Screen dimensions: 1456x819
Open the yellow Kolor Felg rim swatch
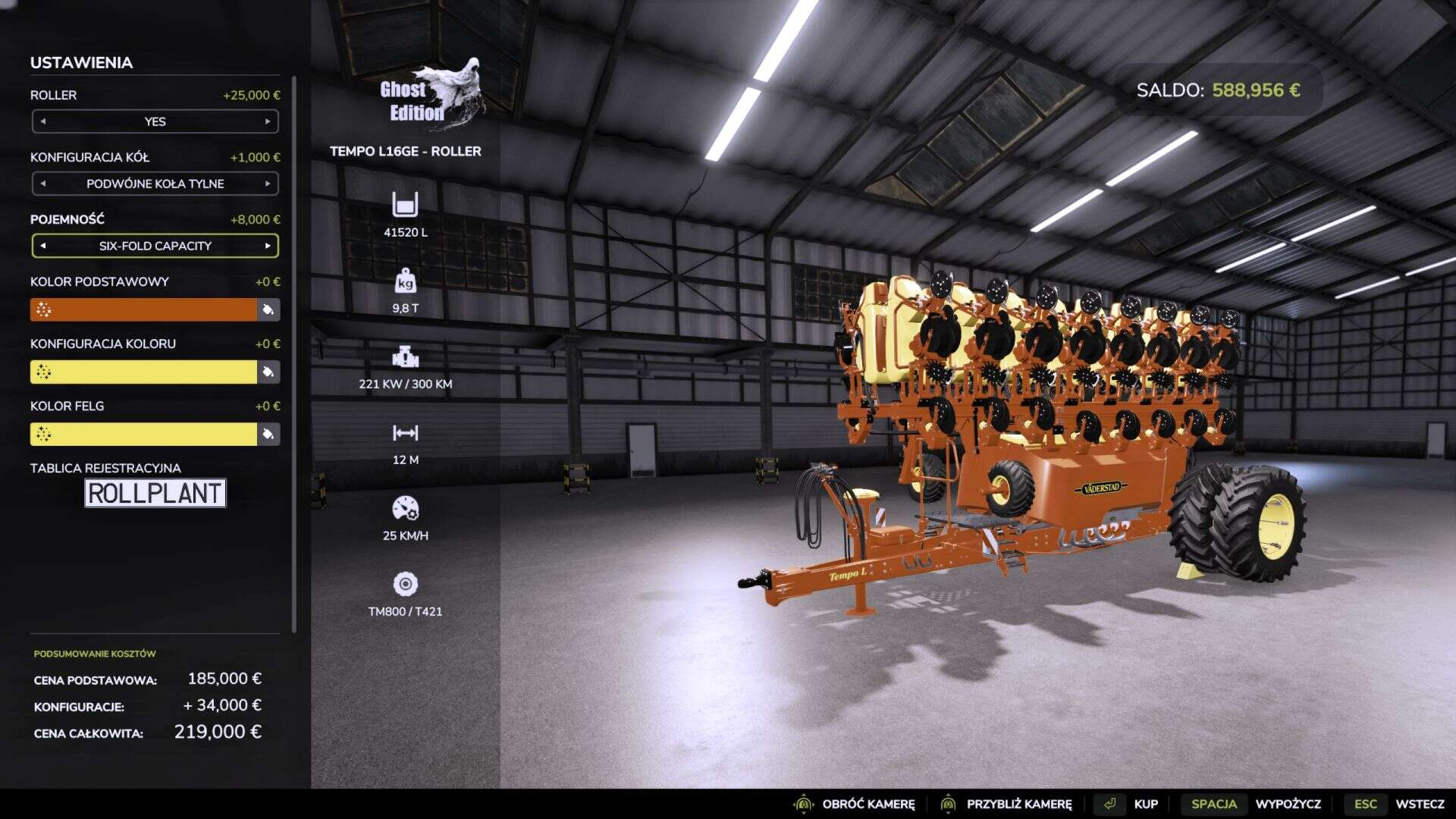(x=144, y=434)
